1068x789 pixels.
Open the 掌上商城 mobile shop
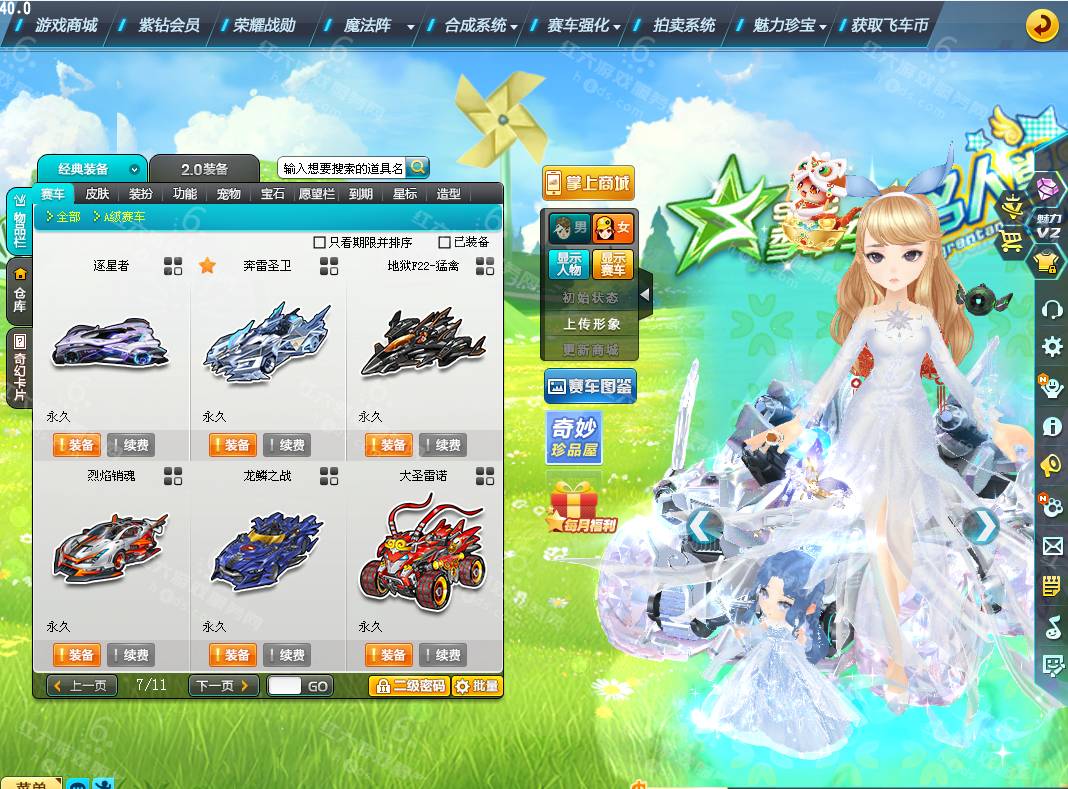click(589, 183)
